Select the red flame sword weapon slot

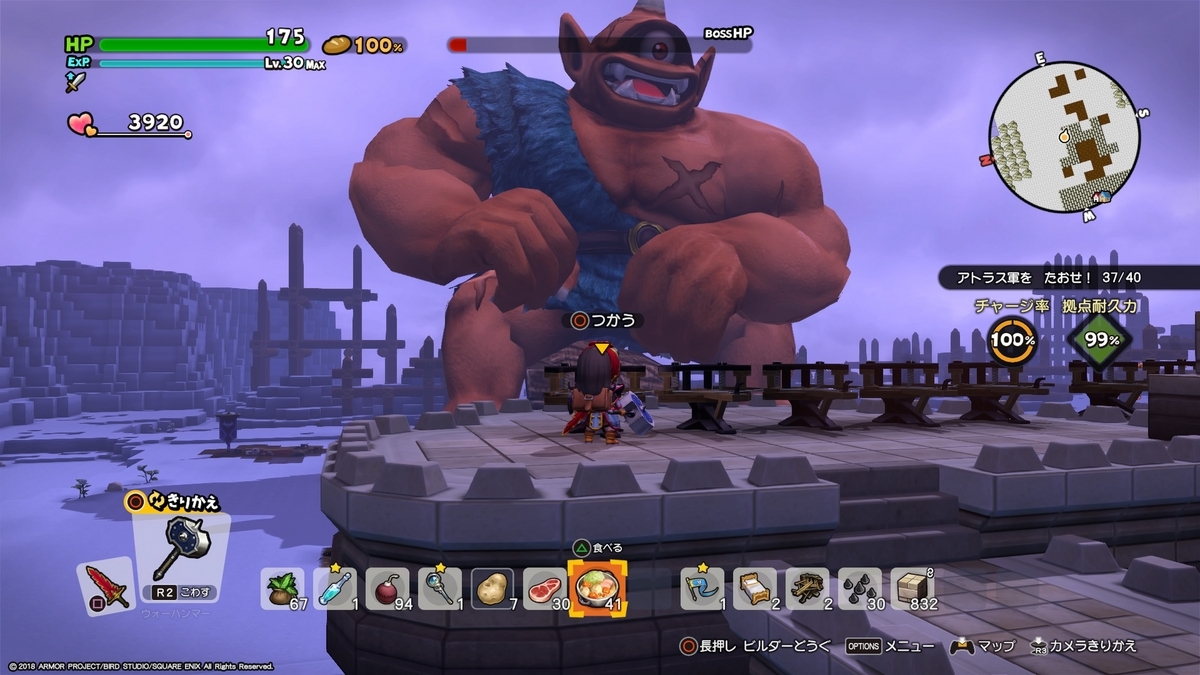(106, 585)
